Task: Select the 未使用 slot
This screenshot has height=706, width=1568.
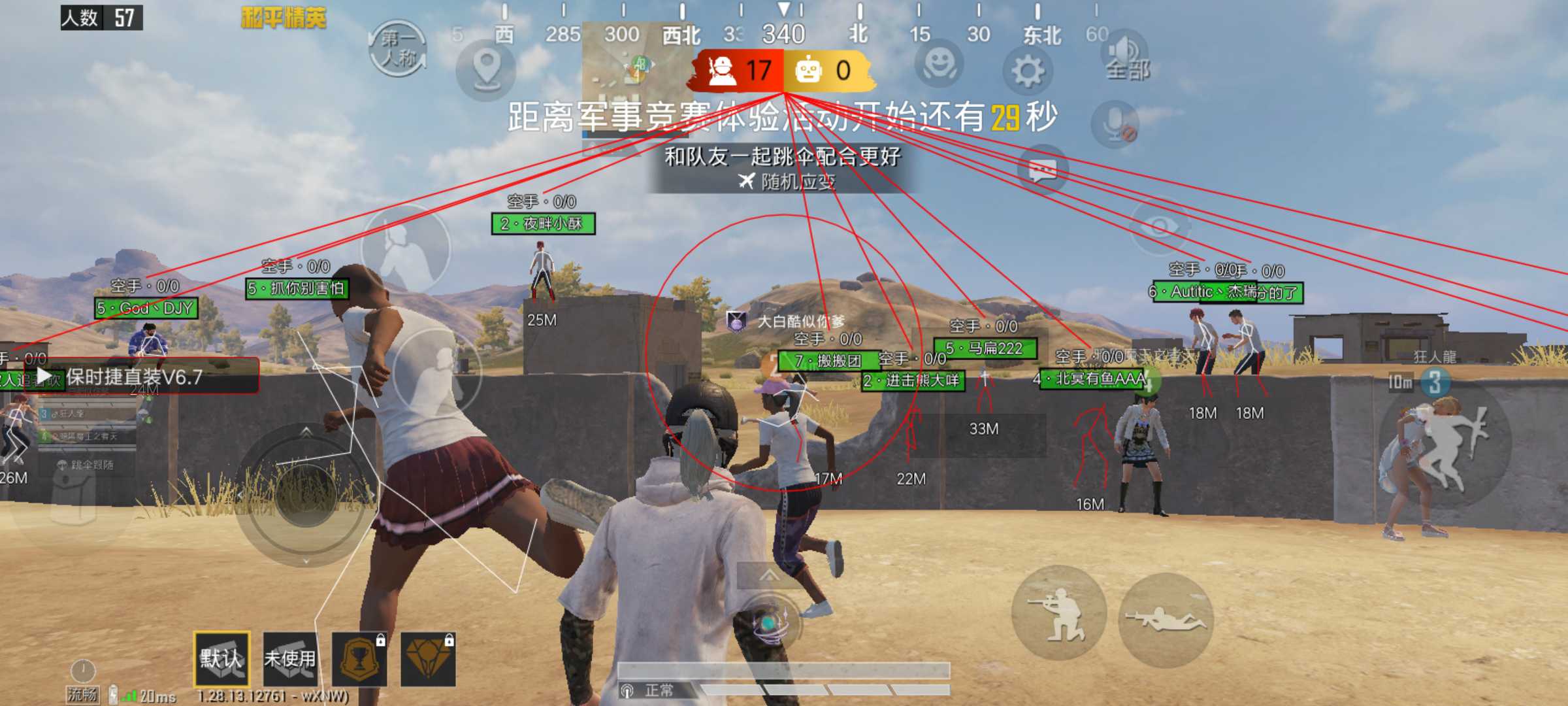Action: tap(290, 659)
